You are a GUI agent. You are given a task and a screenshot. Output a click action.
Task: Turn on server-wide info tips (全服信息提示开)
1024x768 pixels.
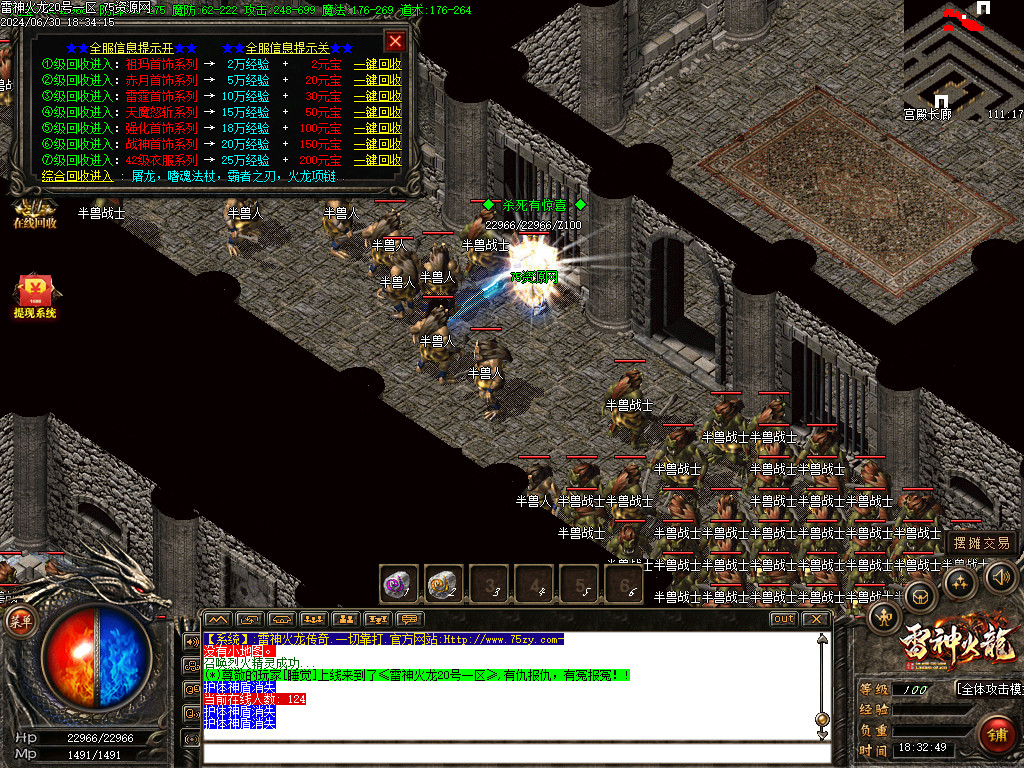click(x=131, y=47)
